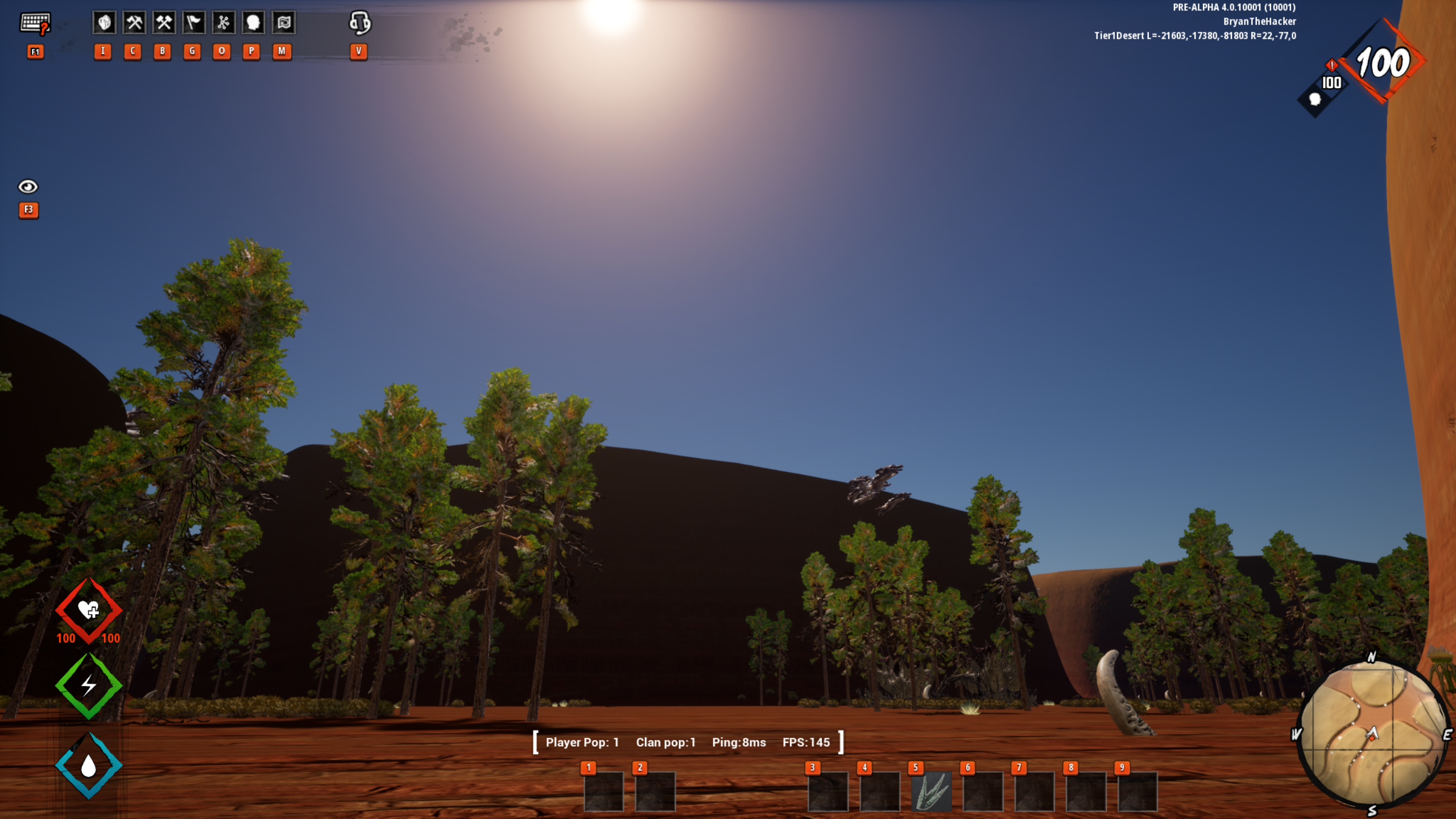Open the flag clan menu icon
The image size is (1456, 819).
193,23
